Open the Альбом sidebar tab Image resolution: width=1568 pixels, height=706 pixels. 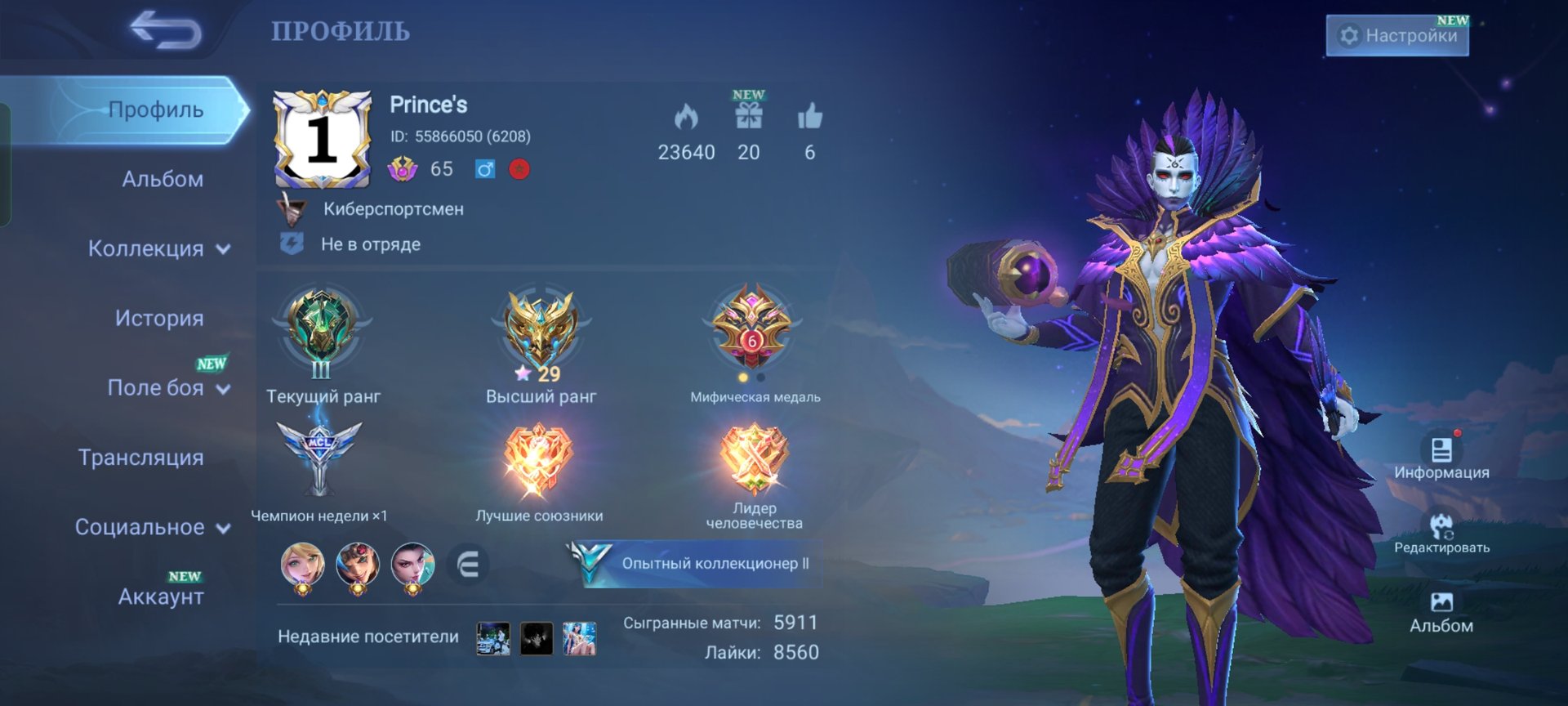[x=163, y=179]
